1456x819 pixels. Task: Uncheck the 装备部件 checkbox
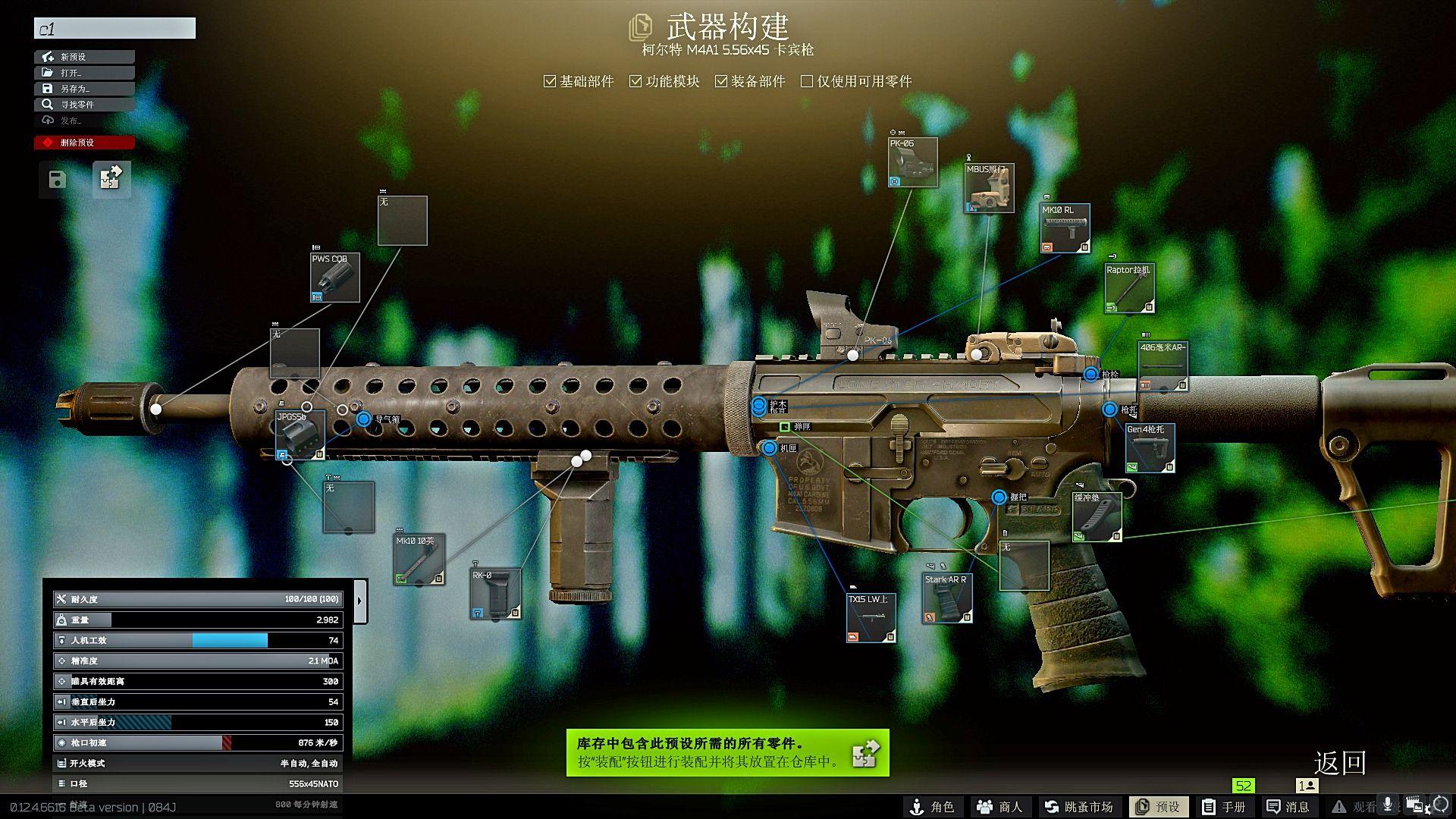[721, 81]
